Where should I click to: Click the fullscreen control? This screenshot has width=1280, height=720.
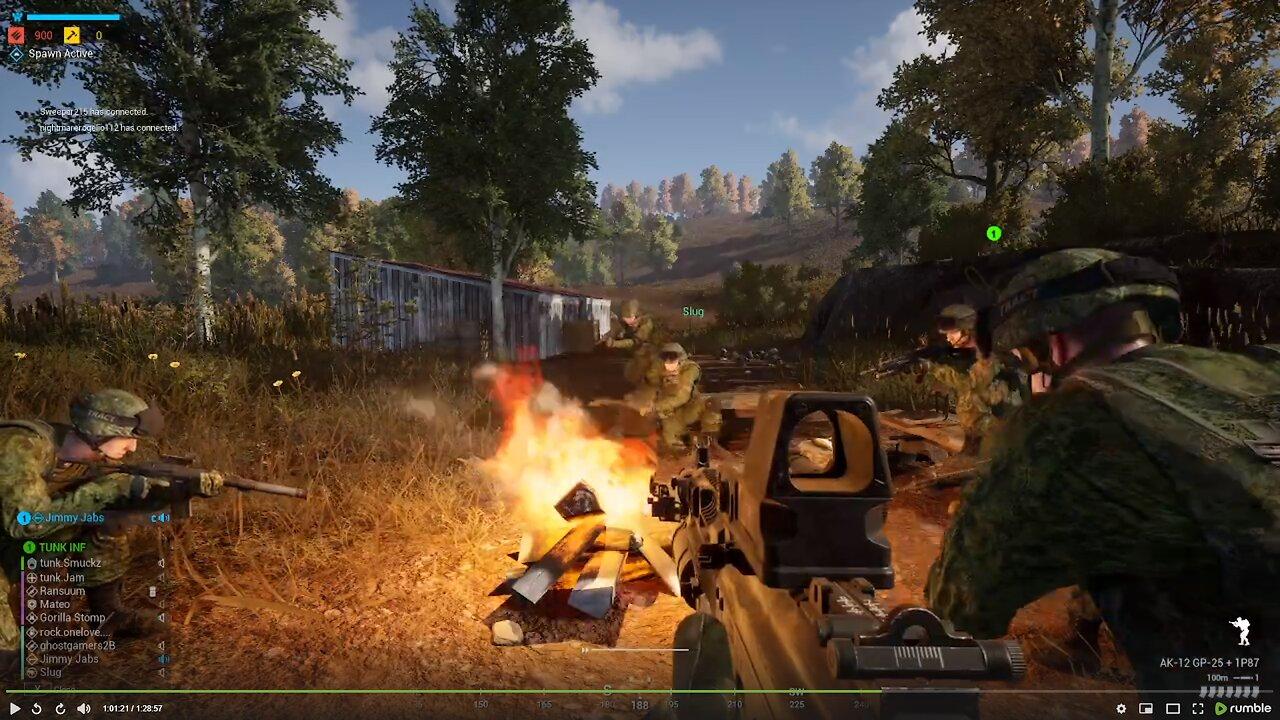pyautogui.click(x=1198, y=709)
